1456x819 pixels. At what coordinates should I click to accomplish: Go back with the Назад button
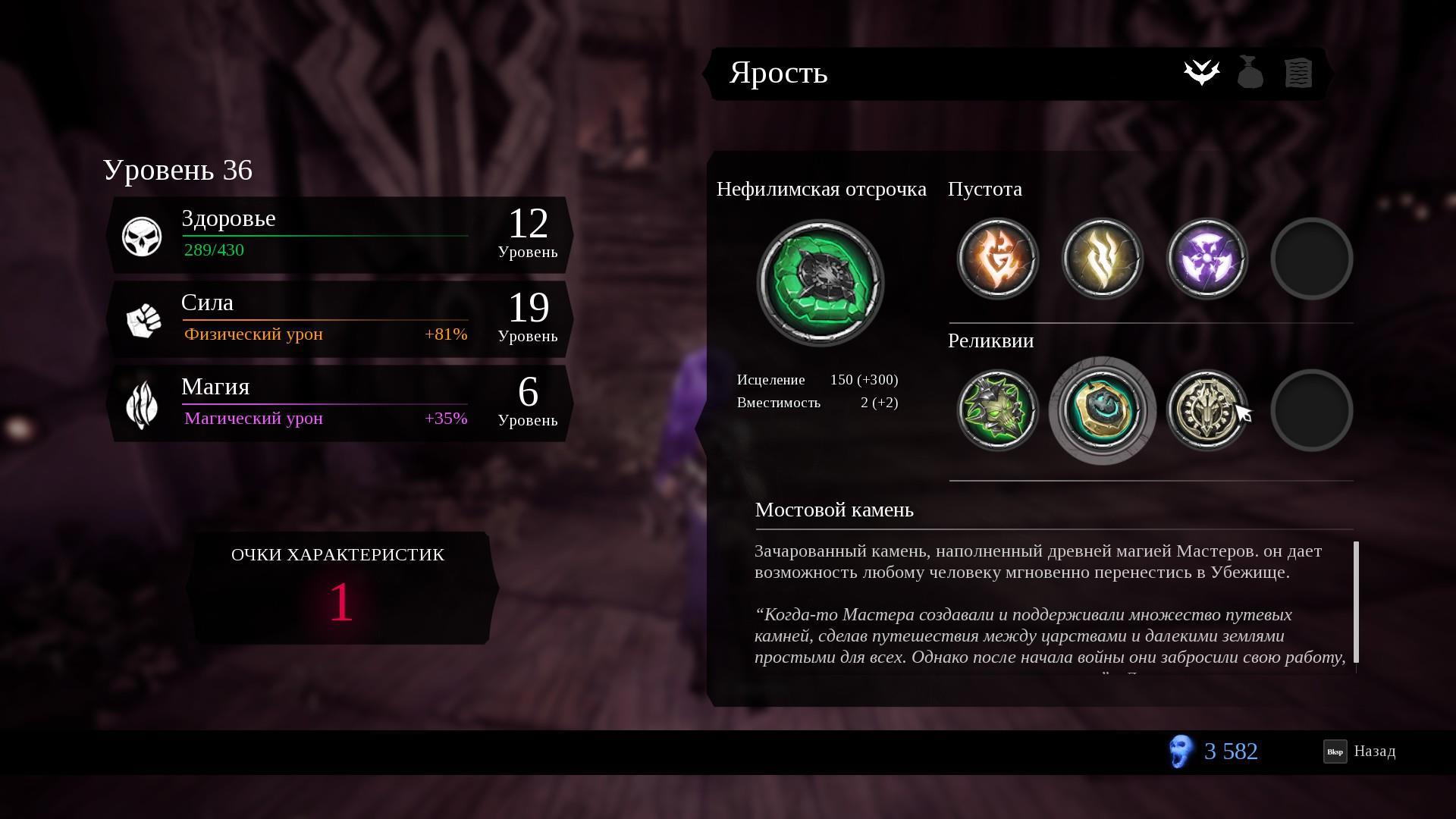click(x=1360, y=752)
